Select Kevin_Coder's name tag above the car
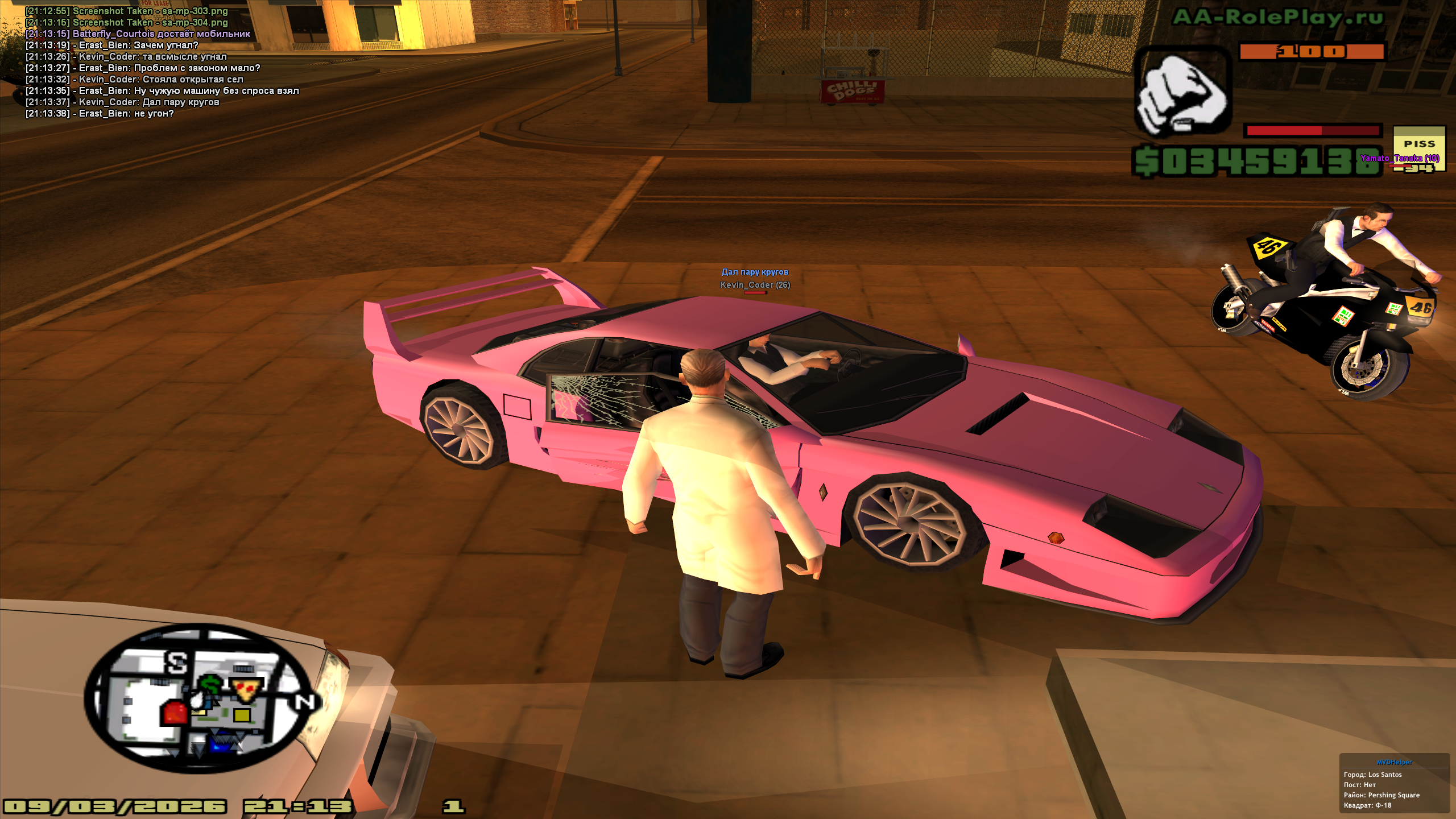This screenshot has height=819, width=1456. pyautogui.click(x=755, y=285)
